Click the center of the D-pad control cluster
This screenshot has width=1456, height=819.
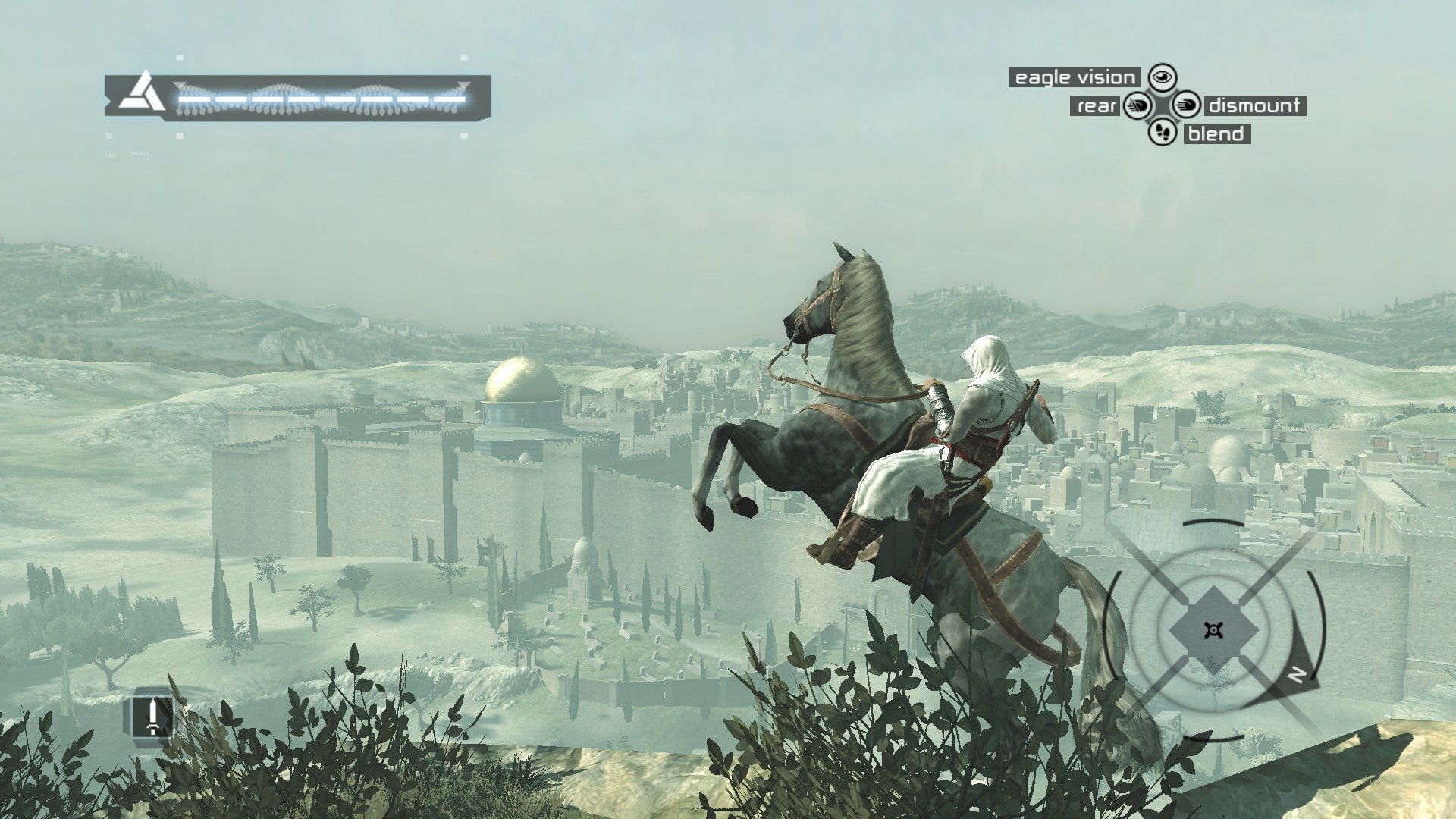pyautogui.click(x=1163, y=105)
